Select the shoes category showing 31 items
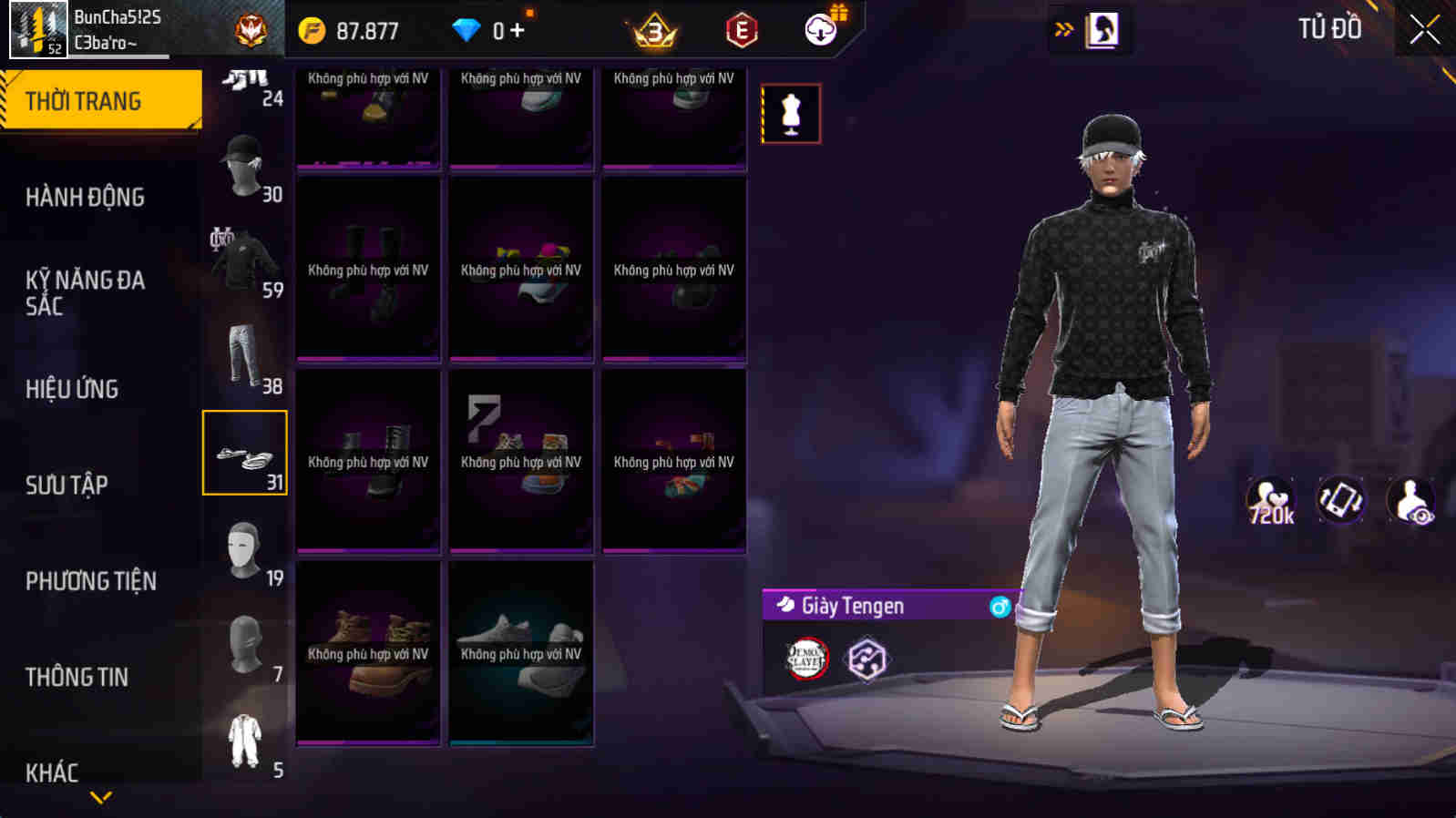The width and height of the screenshot is (1456, 818). coord(244,452)
